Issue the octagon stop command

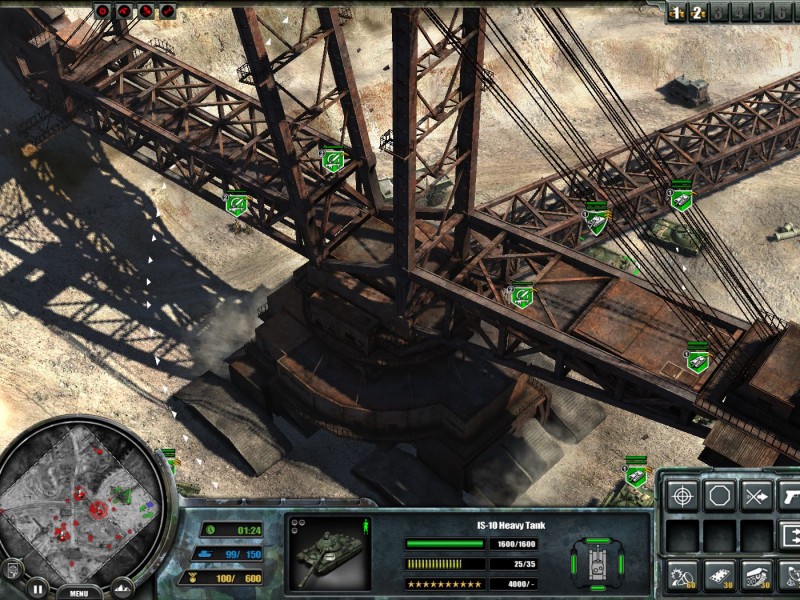click(x=719, y=494)
